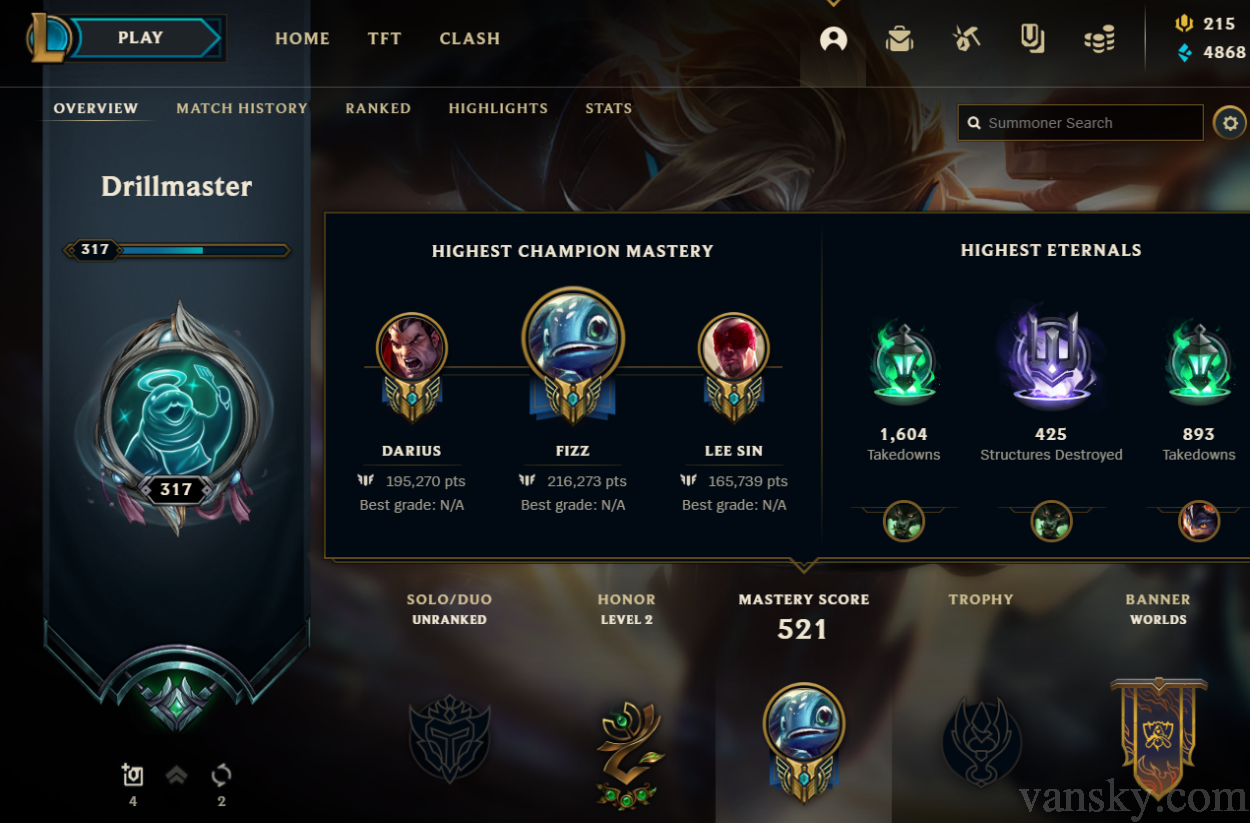Viewport: 1250px width, 823px height.
Task: Select the Overview tab
Action: click(96, 108)
